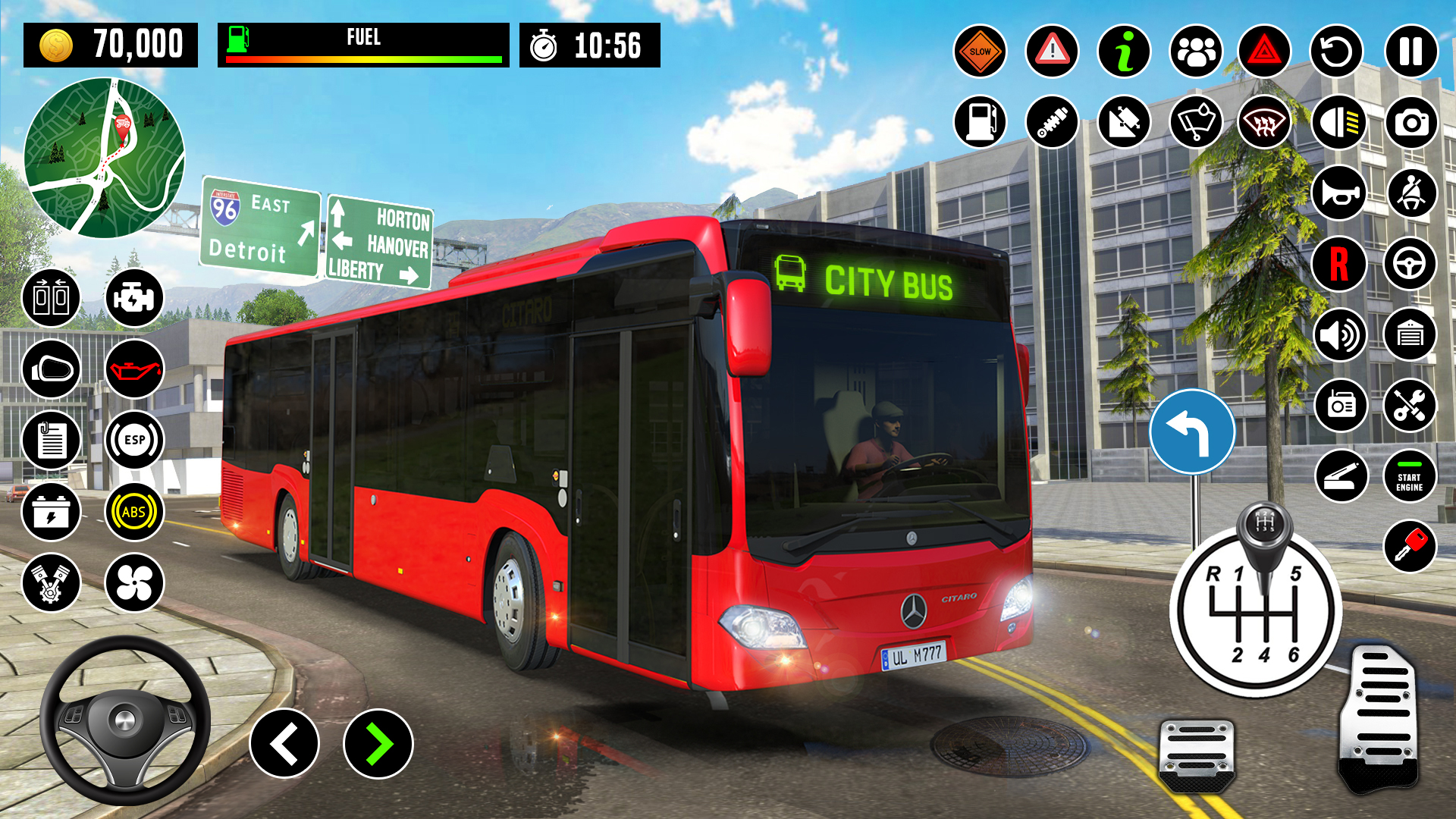
Task: Open the circular minimap
Action: pyautogui.click(x=105, y=158)
